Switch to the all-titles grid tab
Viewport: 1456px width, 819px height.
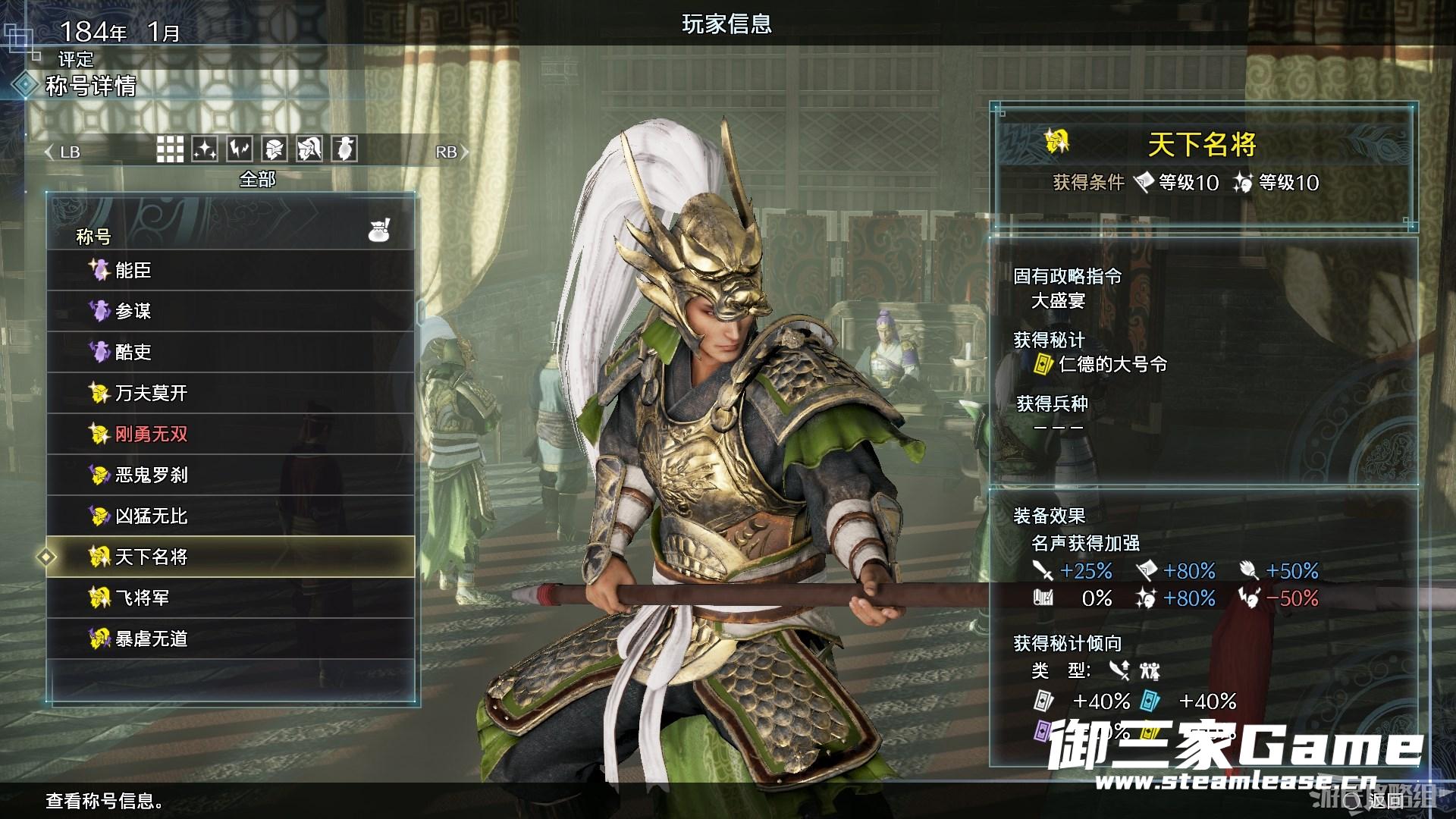point(170,149)
